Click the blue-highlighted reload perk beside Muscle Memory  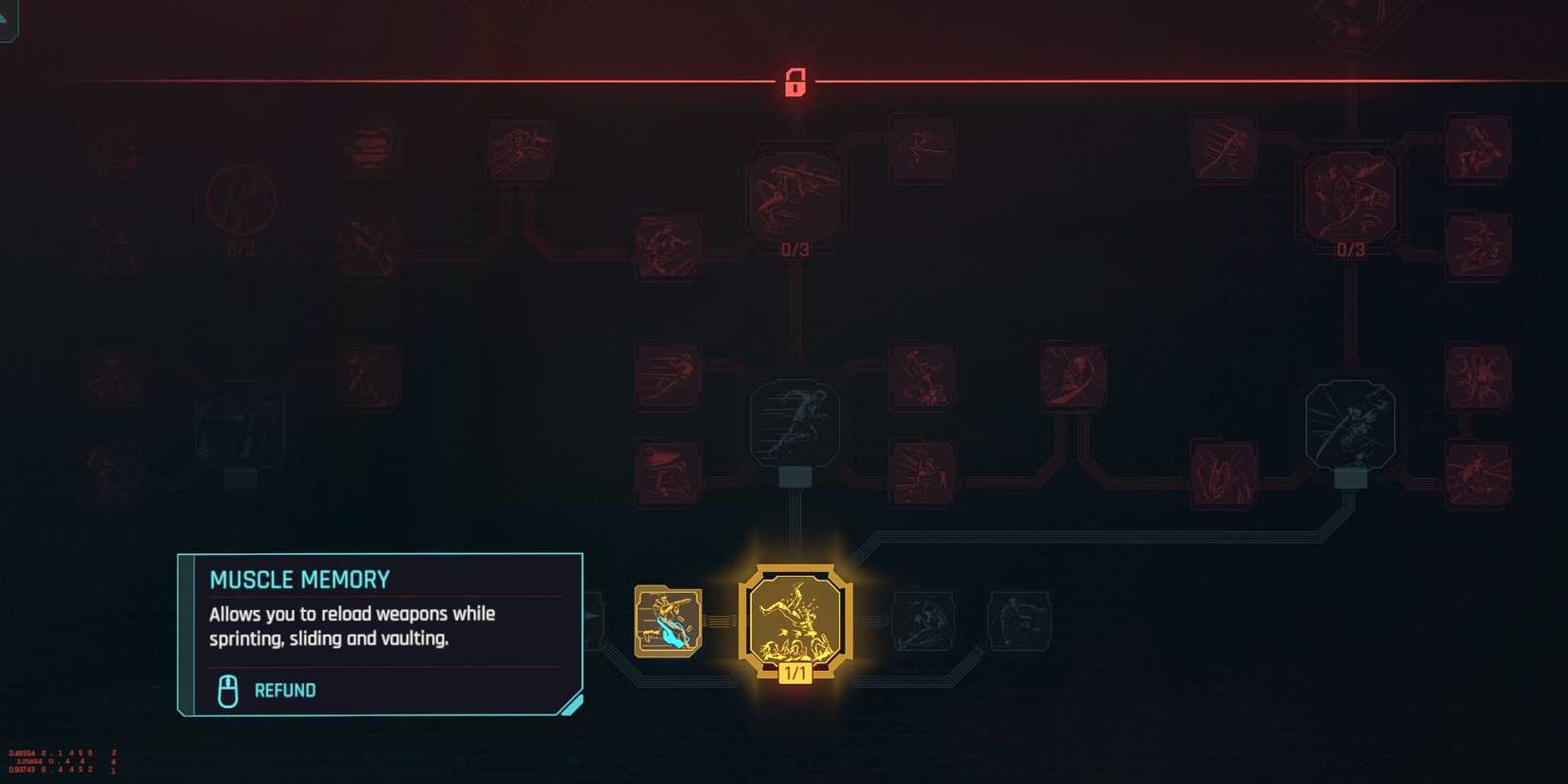click(x=668, y=621)
